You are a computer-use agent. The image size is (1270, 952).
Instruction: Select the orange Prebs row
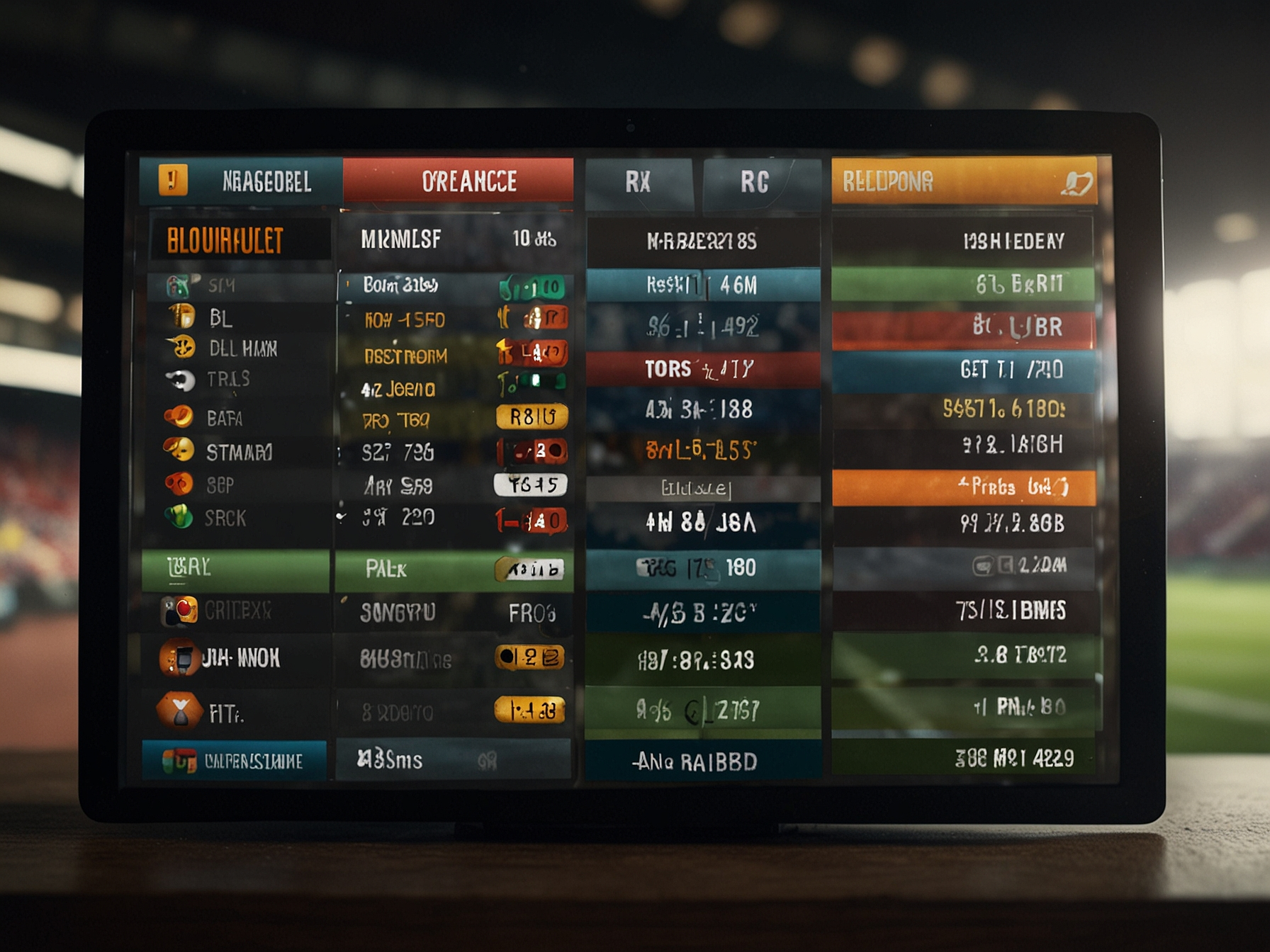[x=964, y=487]
